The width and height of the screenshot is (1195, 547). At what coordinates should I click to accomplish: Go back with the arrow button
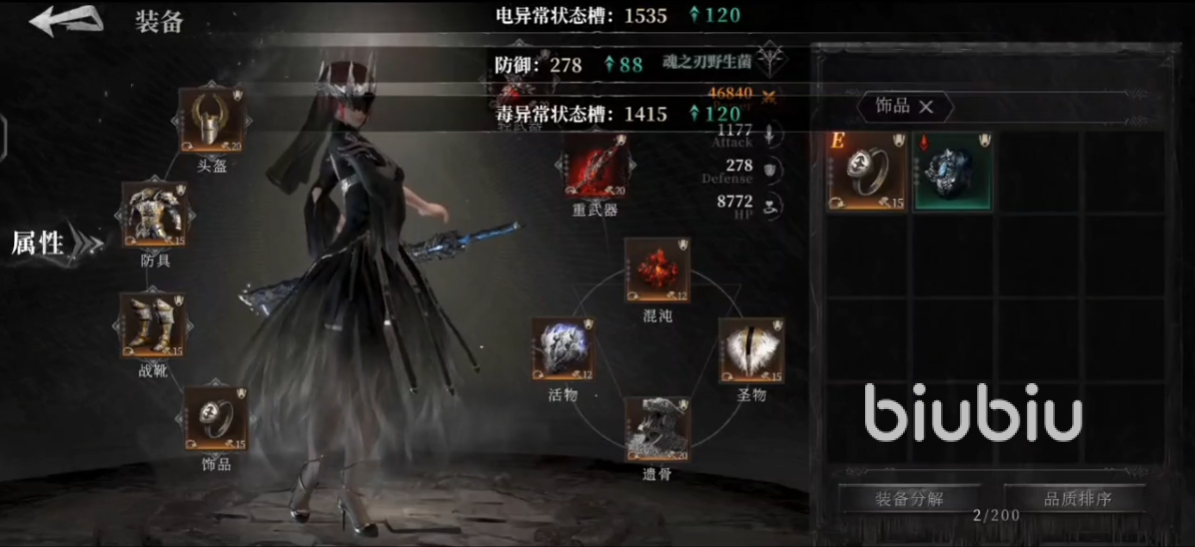coord(66,20)
